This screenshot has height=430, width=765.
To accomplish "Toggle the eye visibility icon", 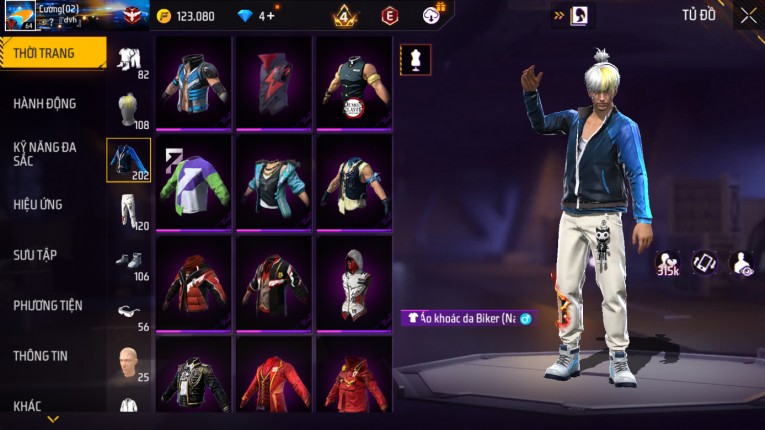I will pyautogui.click(x=742, y=262).
